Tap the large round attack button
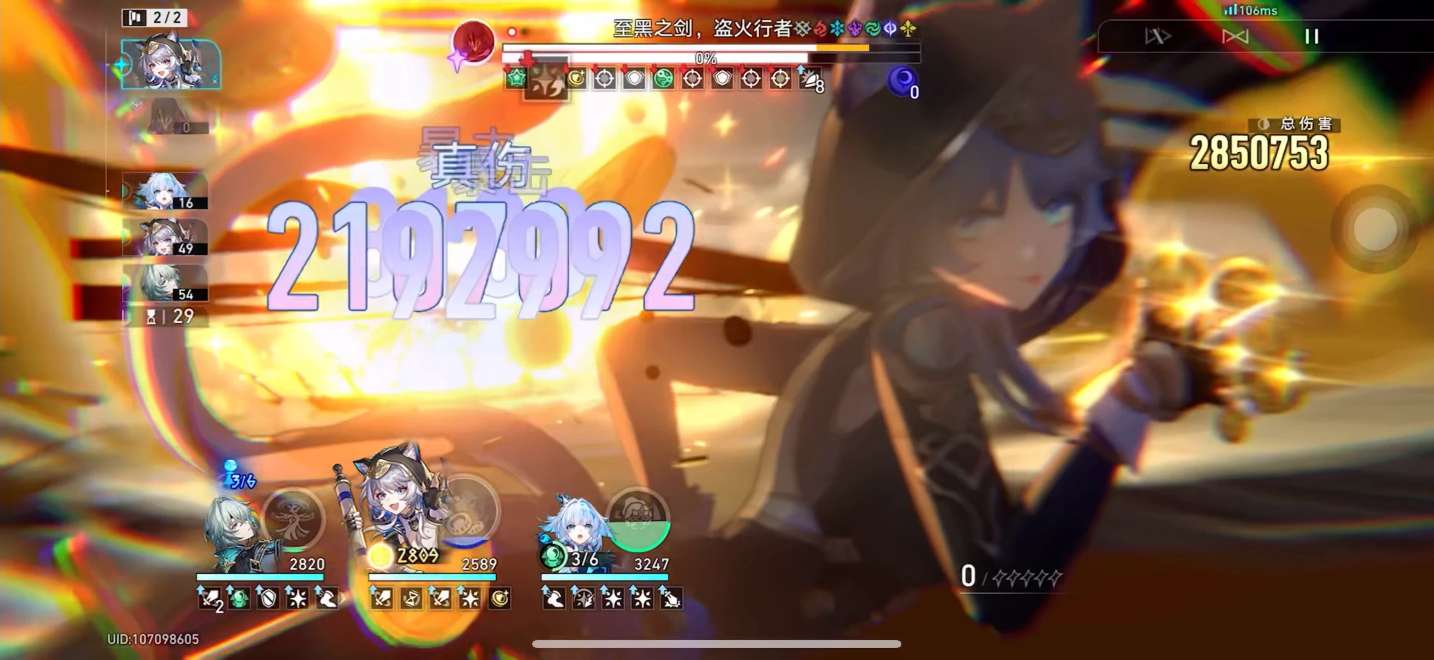The image size is (1434, 660). pos(1375,229)
